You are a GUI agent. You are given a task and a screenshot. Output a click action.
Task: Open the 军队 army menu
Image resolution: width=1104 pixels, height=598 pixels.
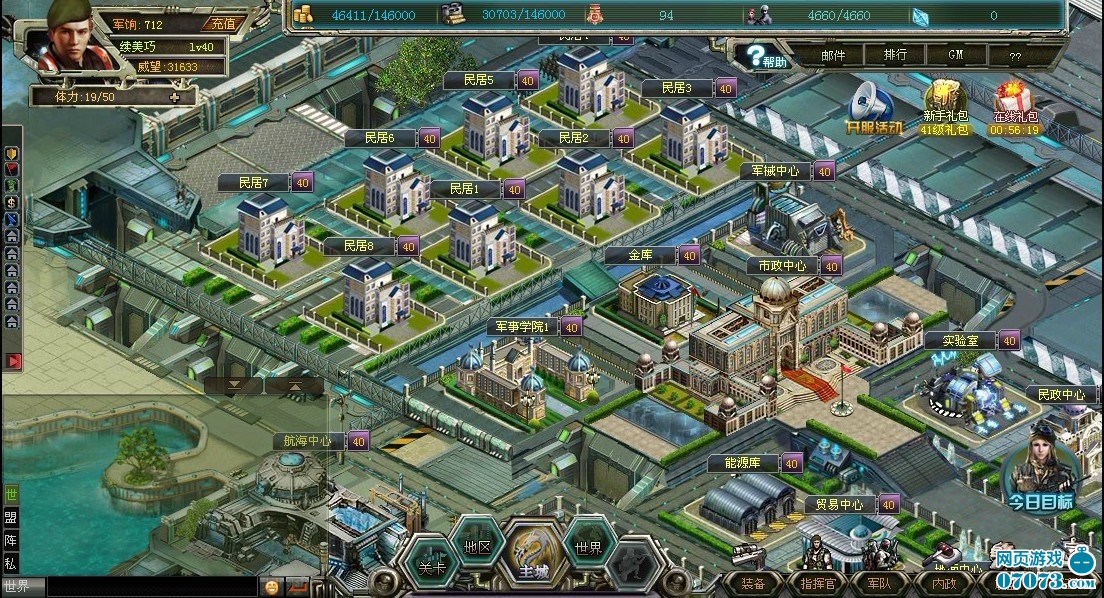click(x=879, y=583)
